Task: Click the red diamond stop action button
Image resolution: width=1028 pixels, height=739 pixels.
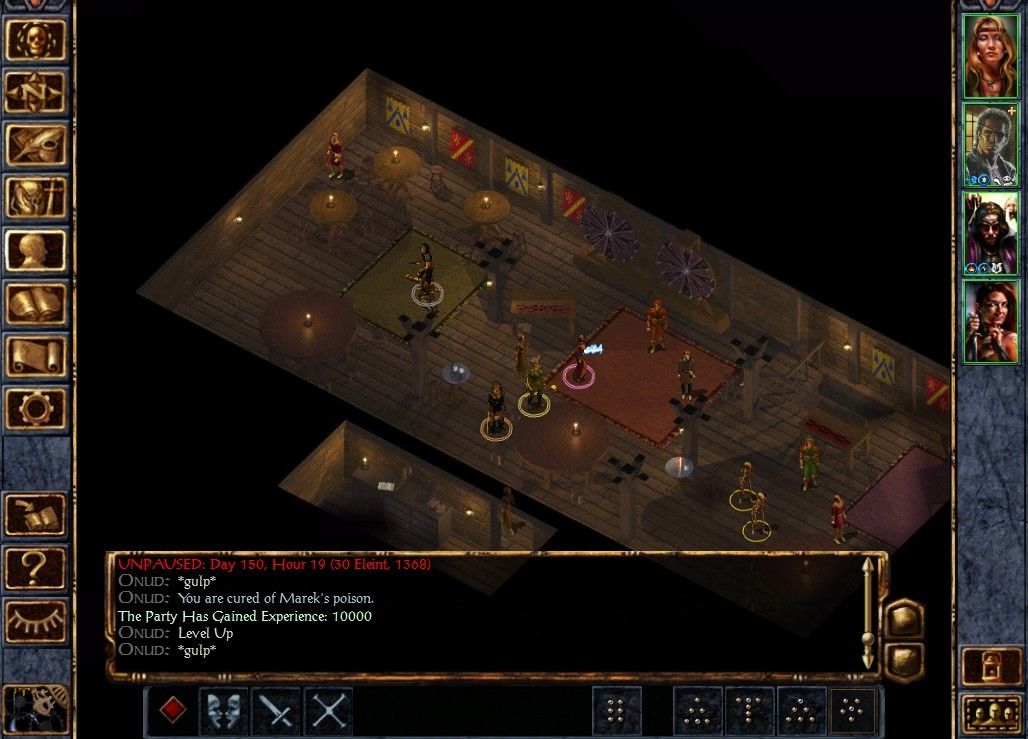Action: pos(173,710)
